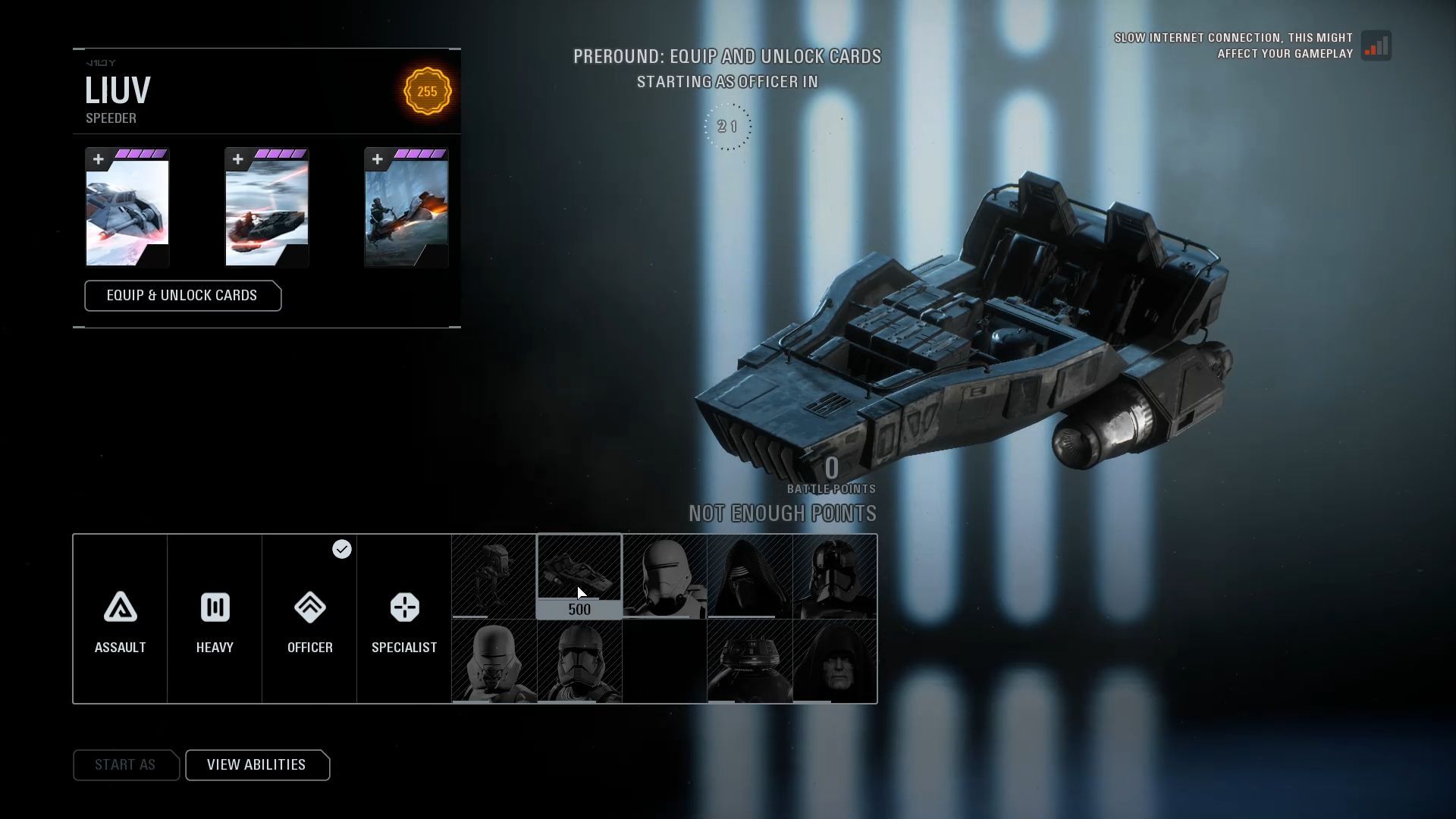Screen dimensions: 1456x819
Task: Switch to the Specialist class
Action: pyautogui.click(x=404, y=619)
